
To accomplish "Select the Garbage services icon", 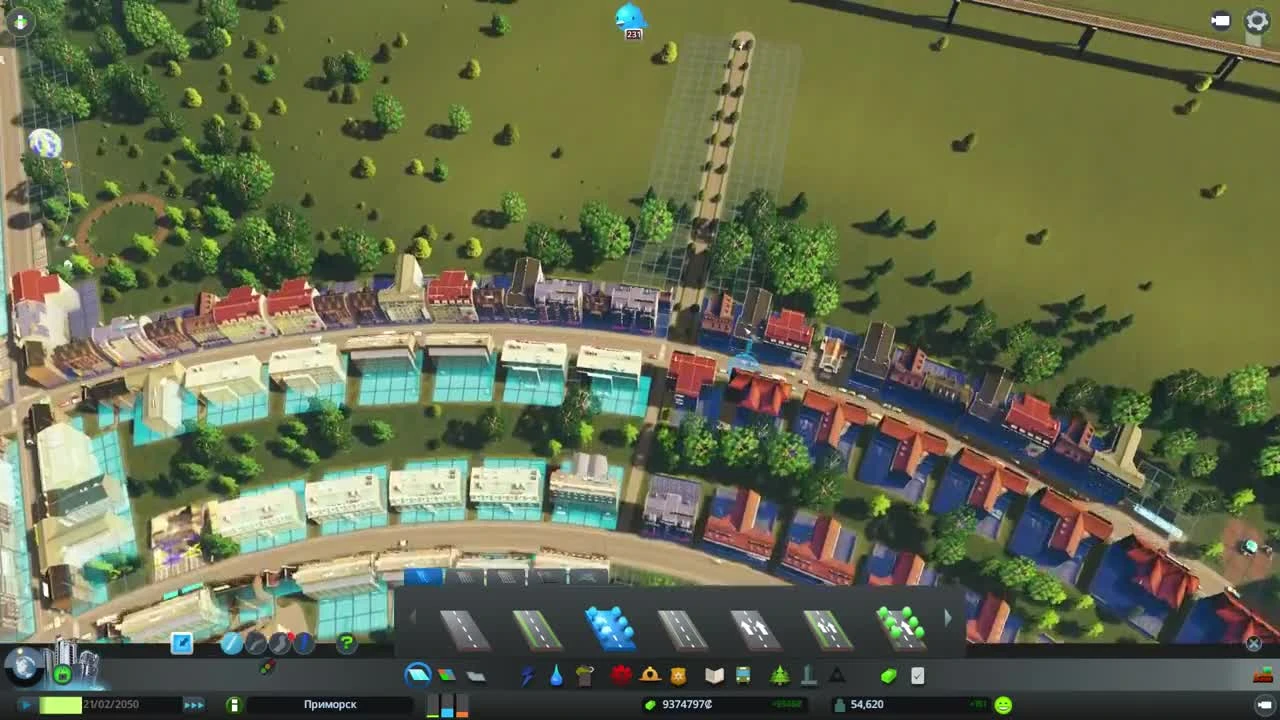I will (584, 675).
